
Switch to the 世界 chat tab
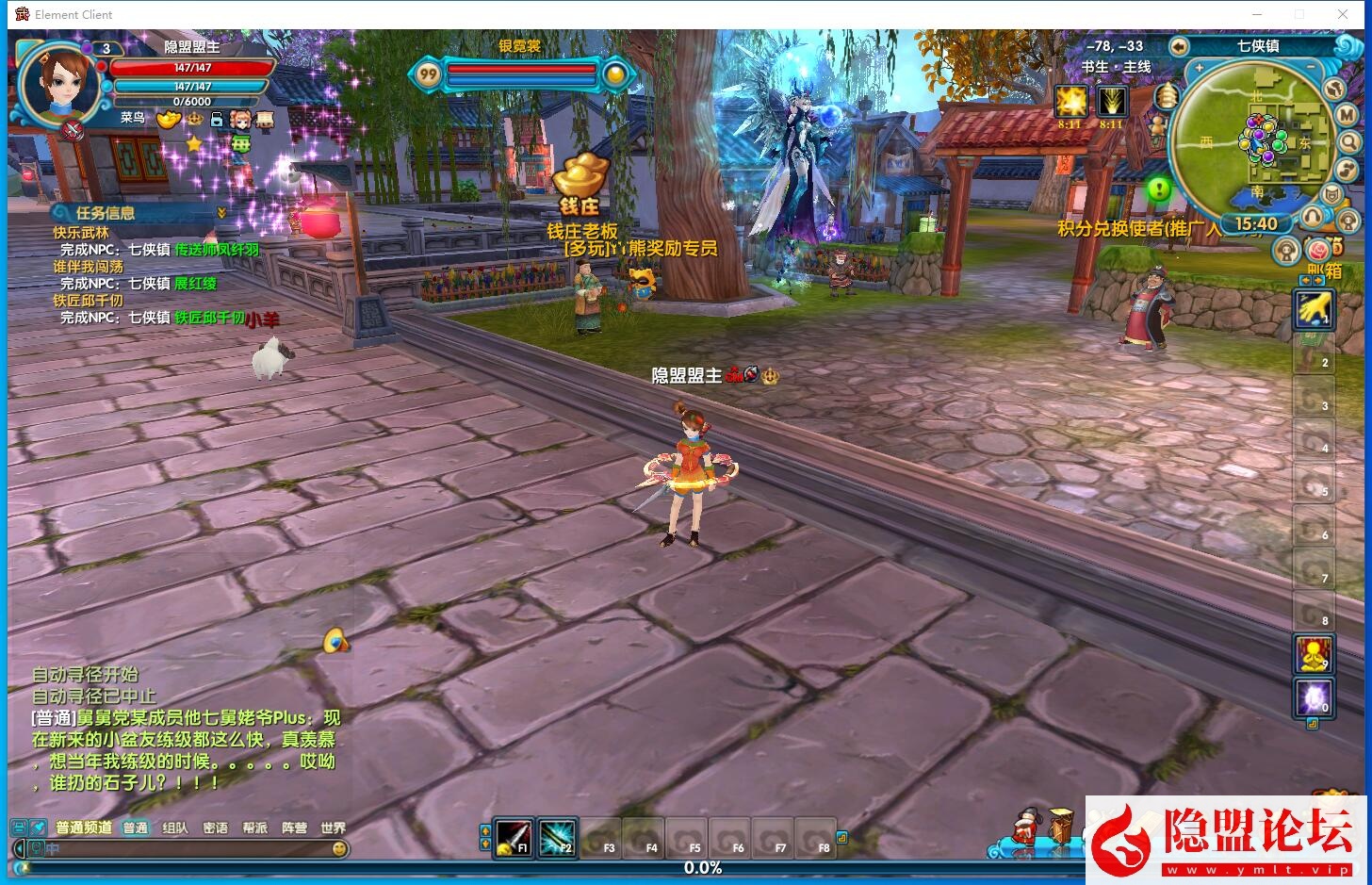[x=333, y=828]
